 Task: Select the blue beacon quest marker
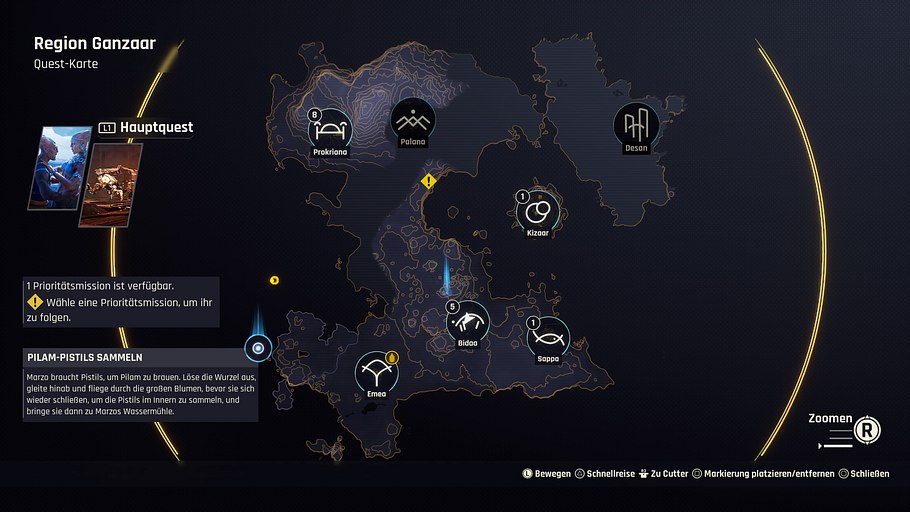(x=259, y=348)
